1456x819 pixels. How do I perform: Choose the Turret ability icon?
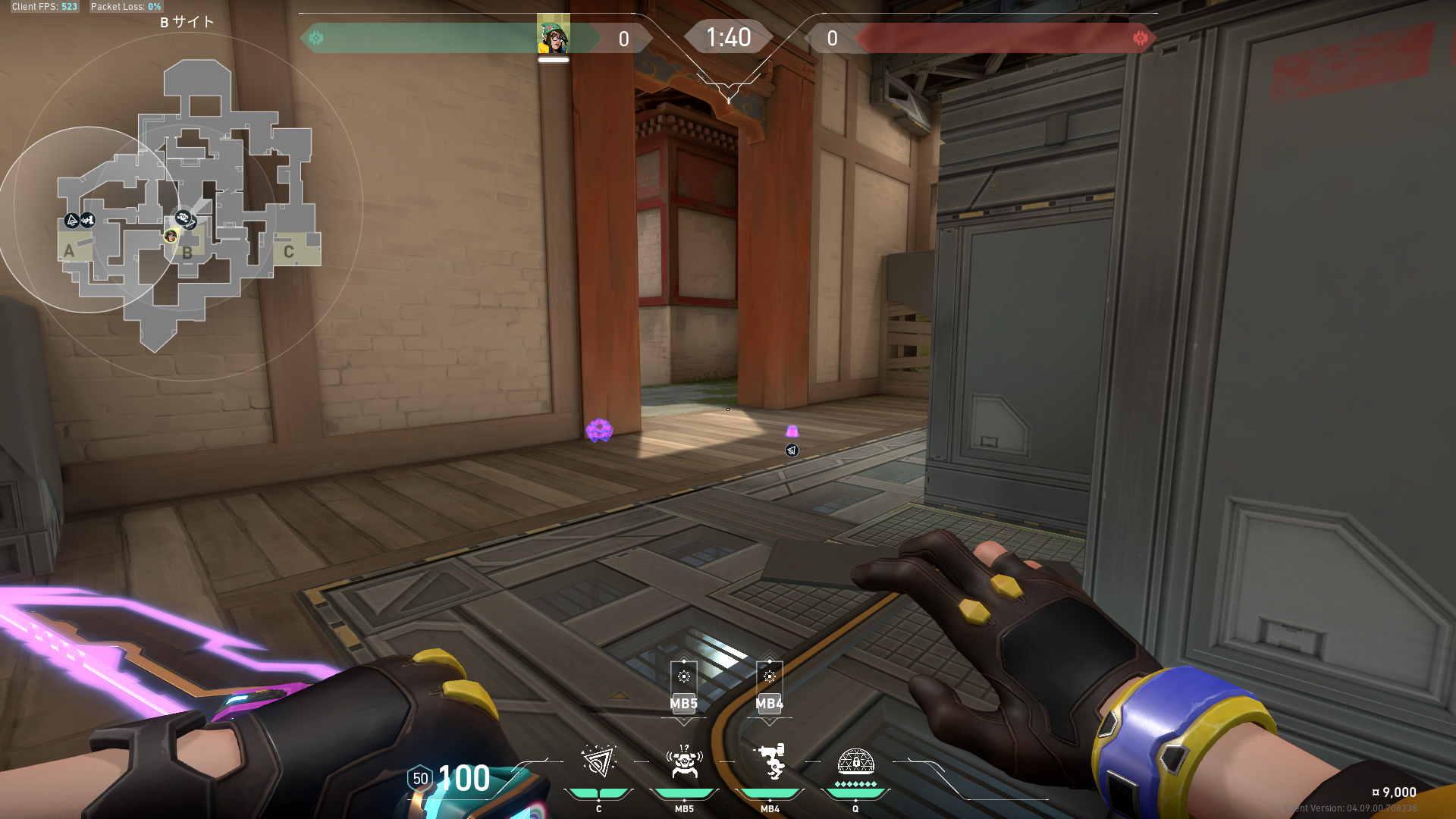tap(770, 761)
